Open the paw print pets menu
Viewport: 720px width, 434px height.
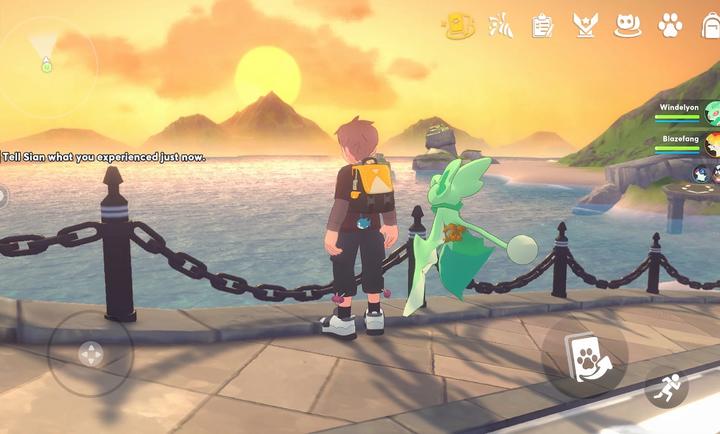[670, 26]
